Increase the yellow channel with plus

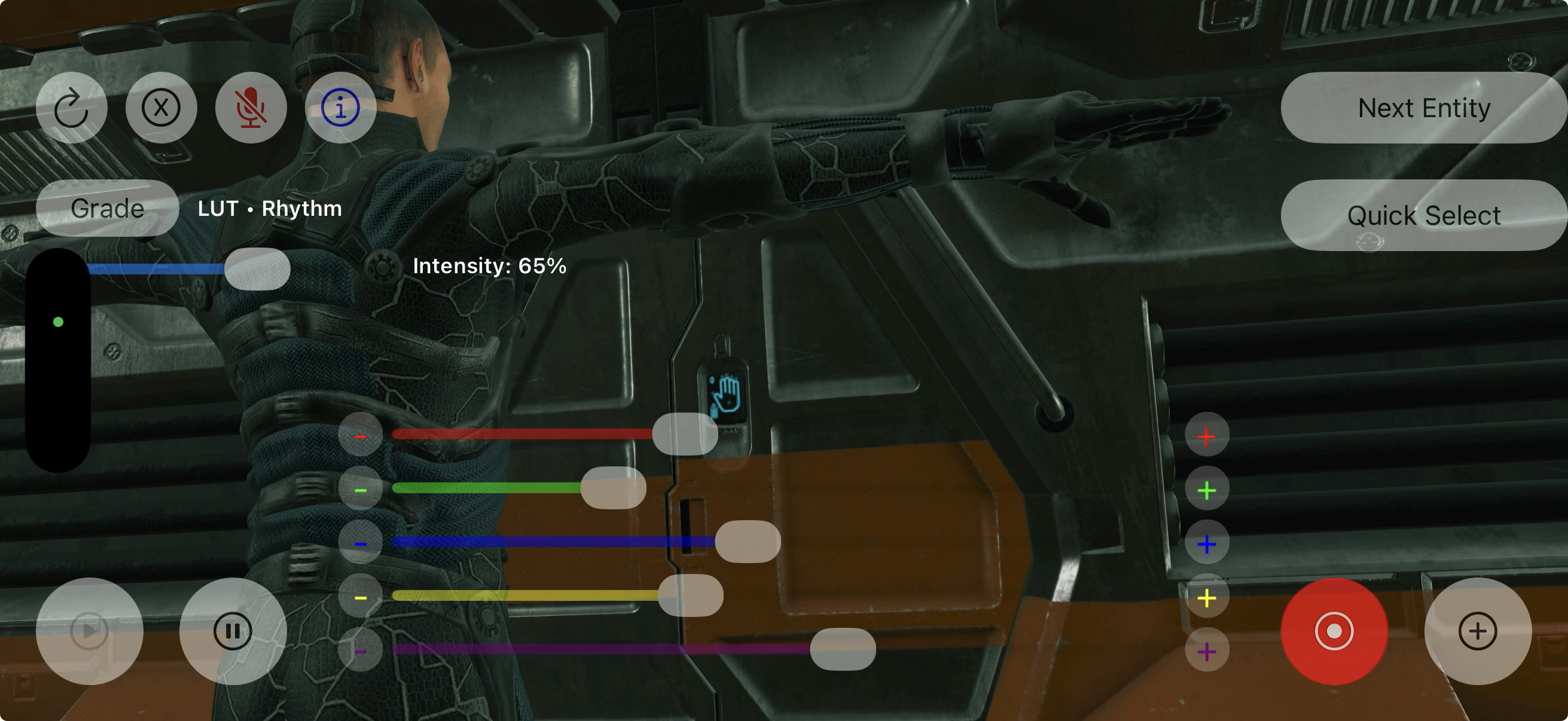pos(1206,597)
